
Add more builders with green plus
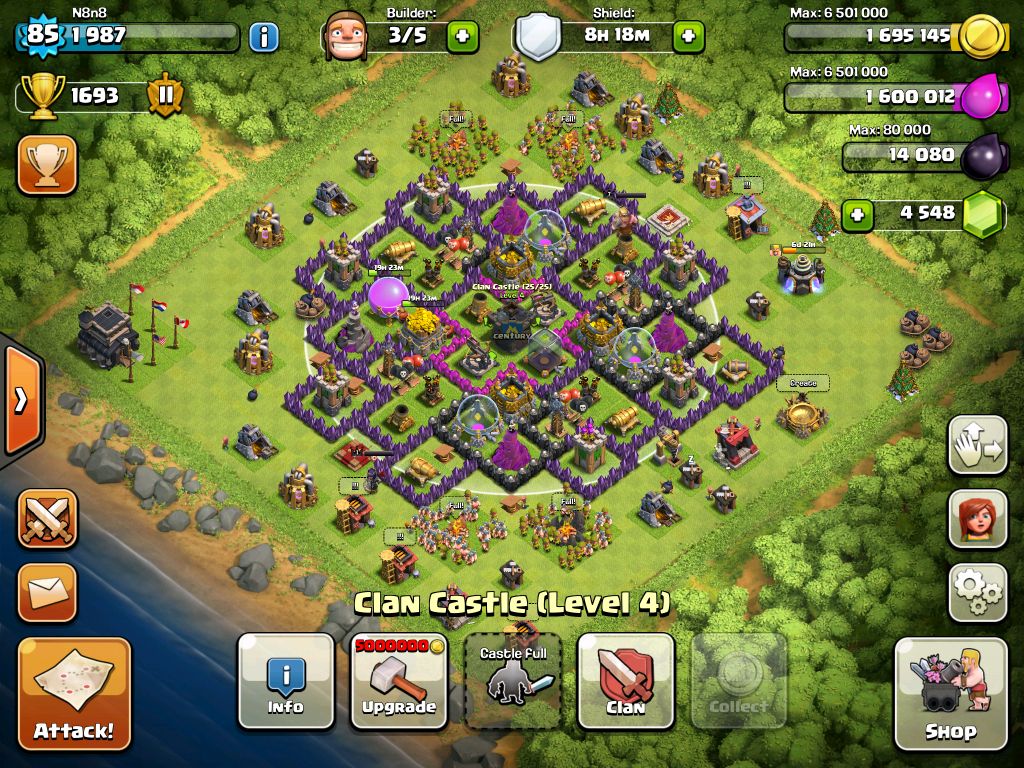462,37
